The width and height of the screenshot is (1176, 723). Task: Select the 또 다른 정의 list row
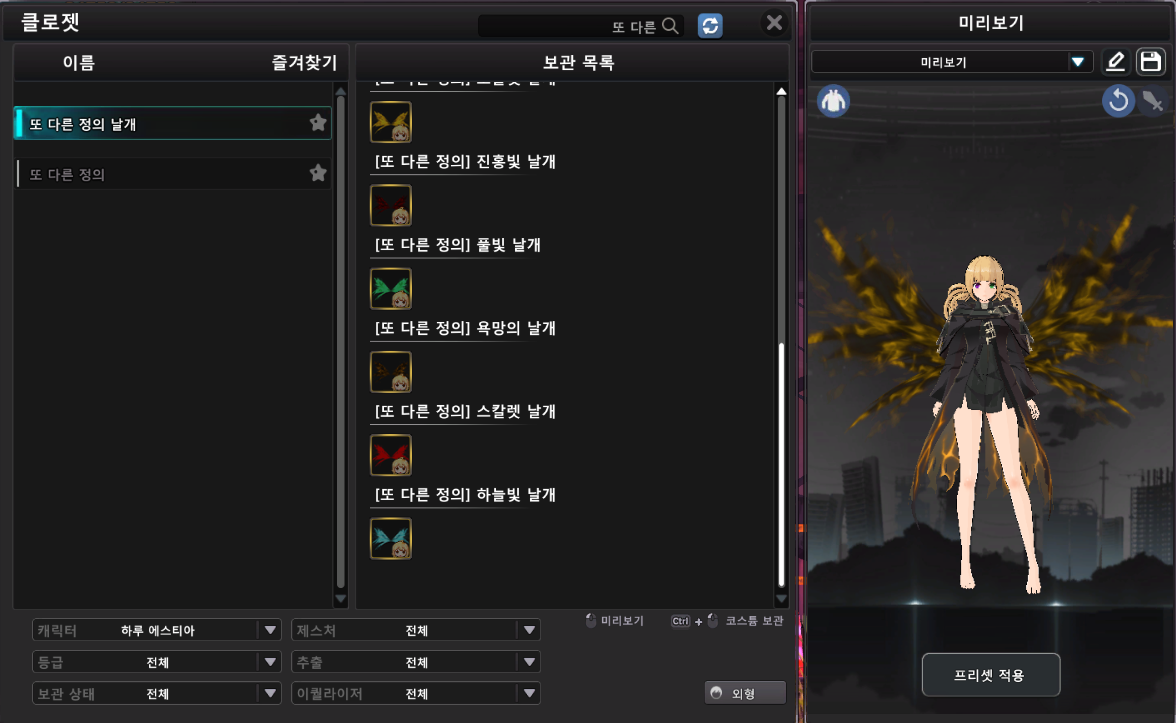click(x=160, y=174)
